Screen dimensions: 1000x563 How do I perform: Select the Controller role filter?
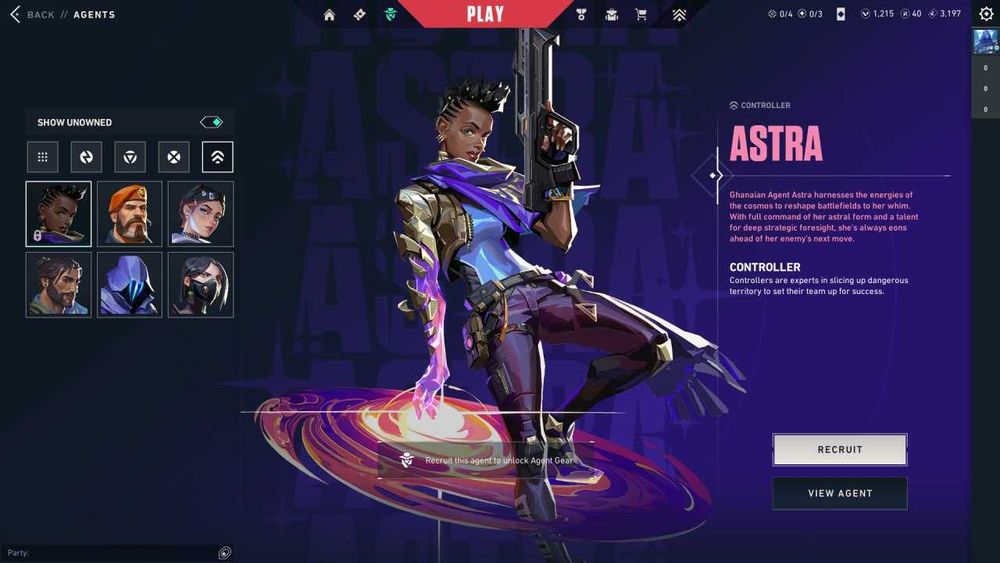(x=217, y=157)
